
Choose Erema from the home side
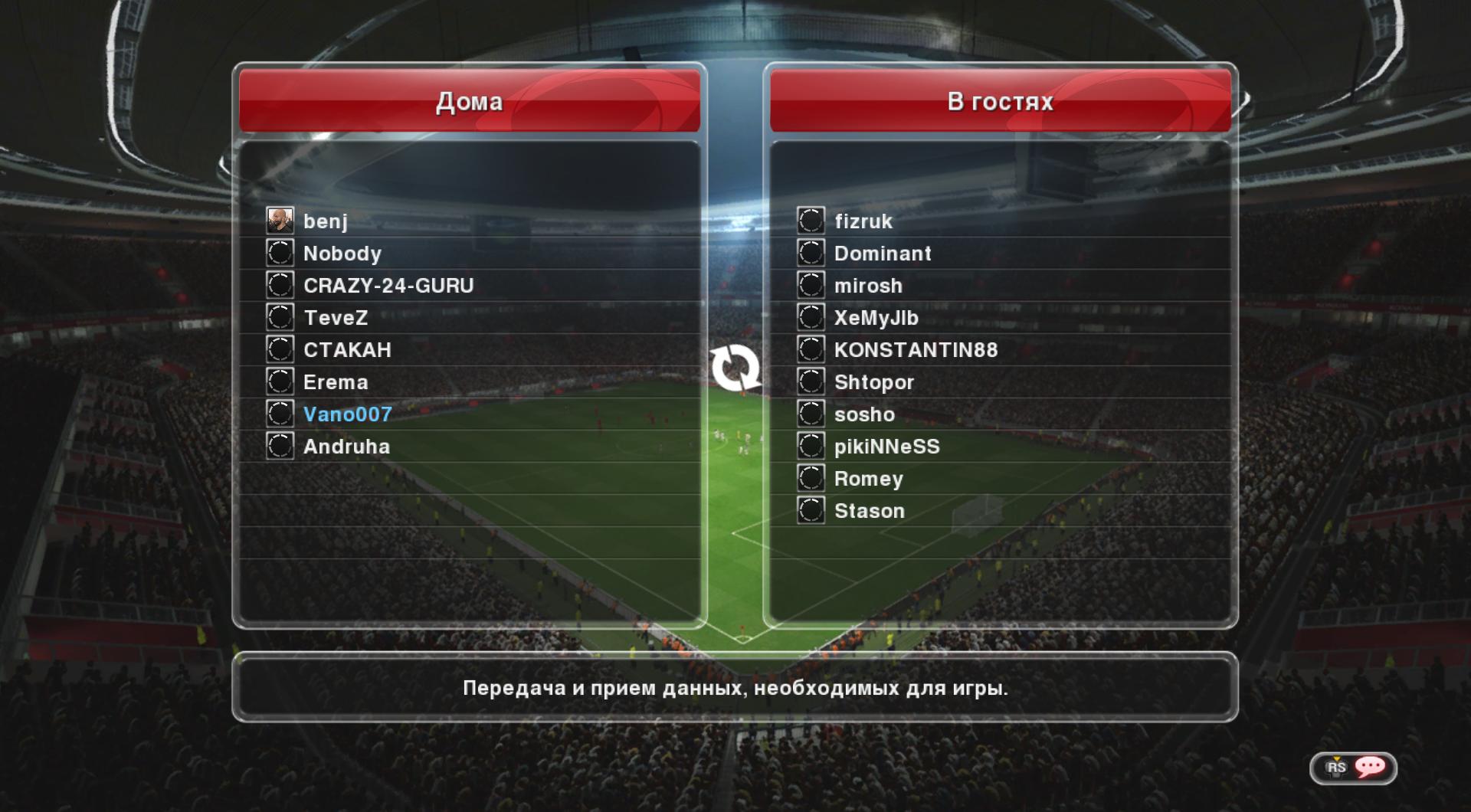(336, 382)
